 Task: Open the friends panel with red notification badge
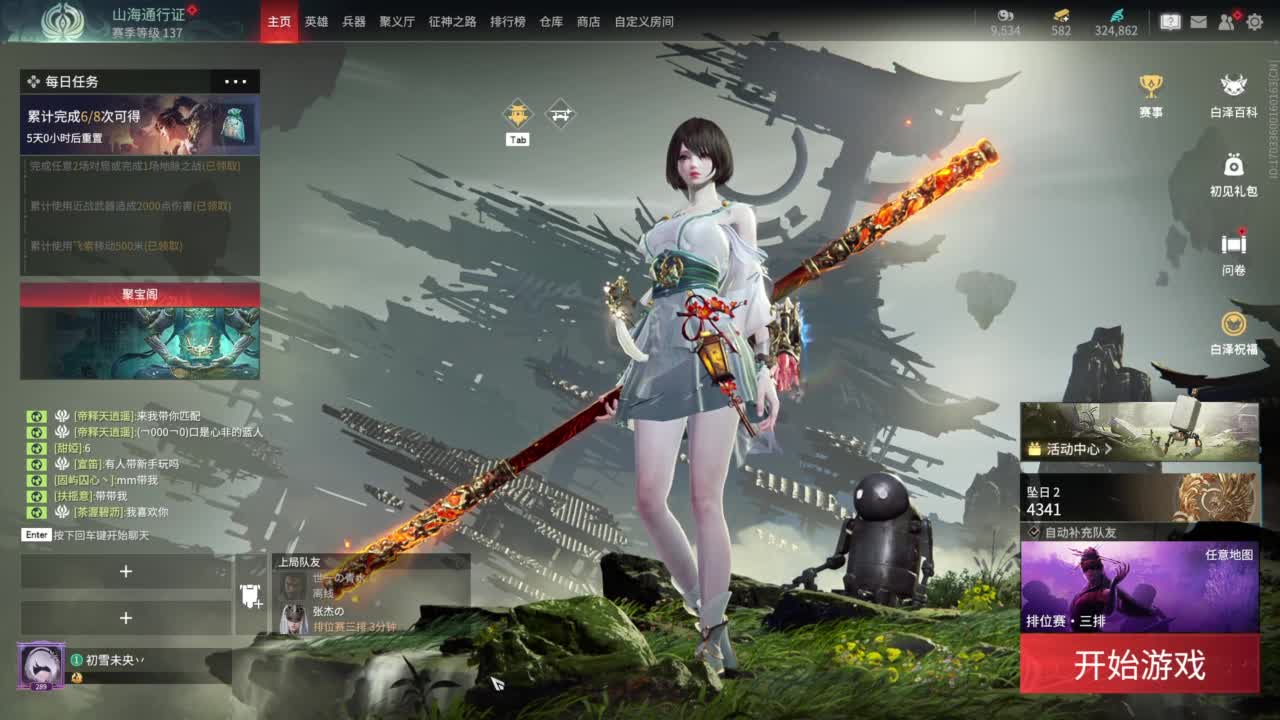coord(1226,22)
